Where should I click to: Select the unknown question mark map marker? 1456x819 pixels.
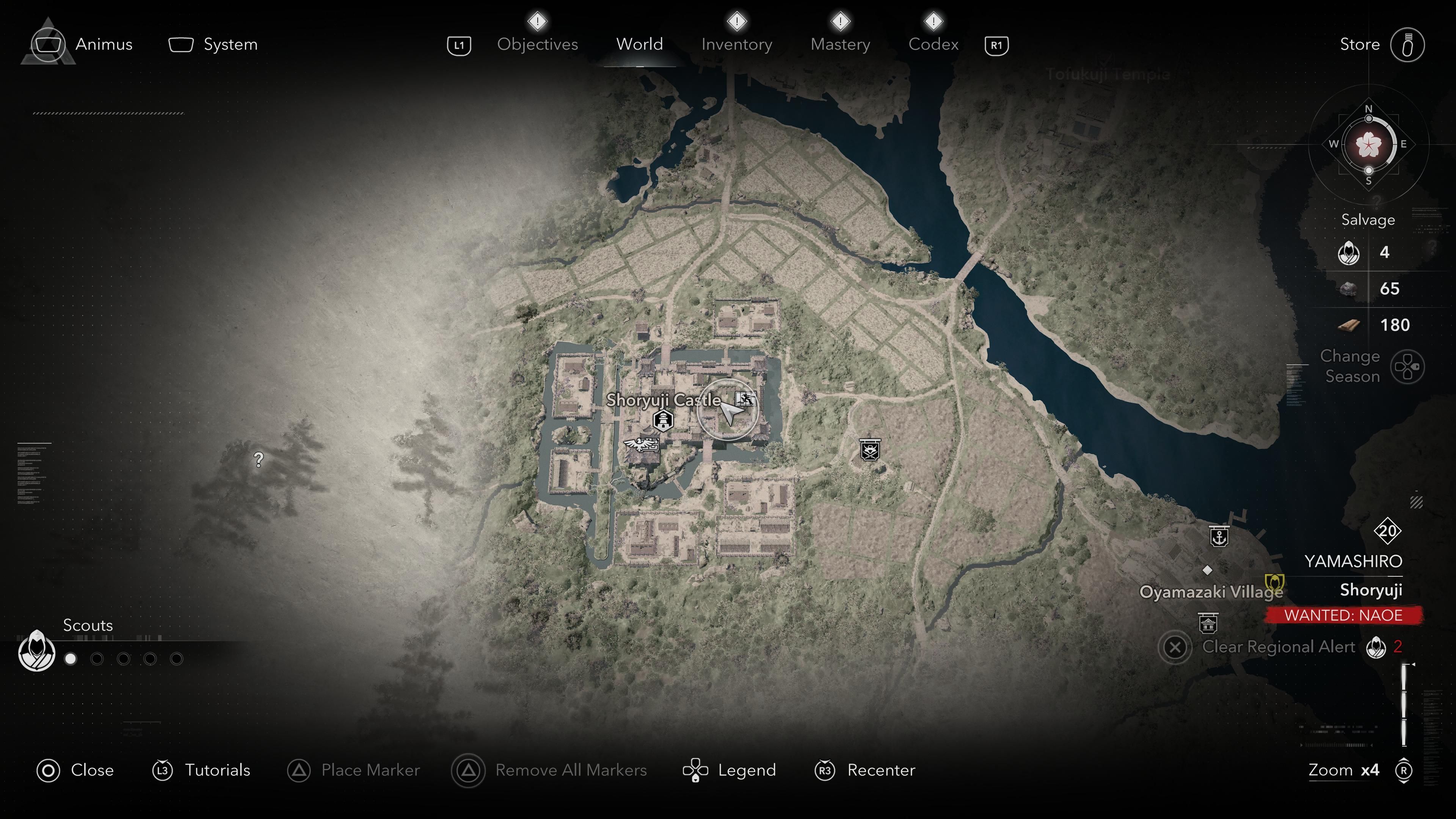click(259, 460)
